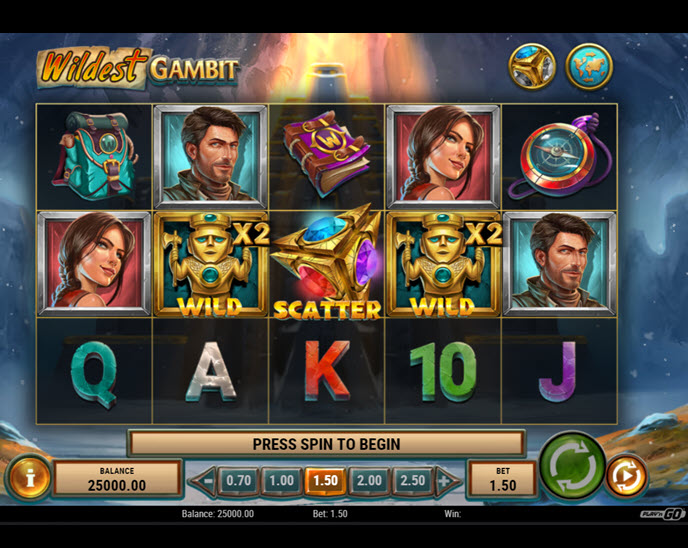The height and width of the screenshot is (548, 688).
Task: Select the 0.70 bet value
Action: 238,480
